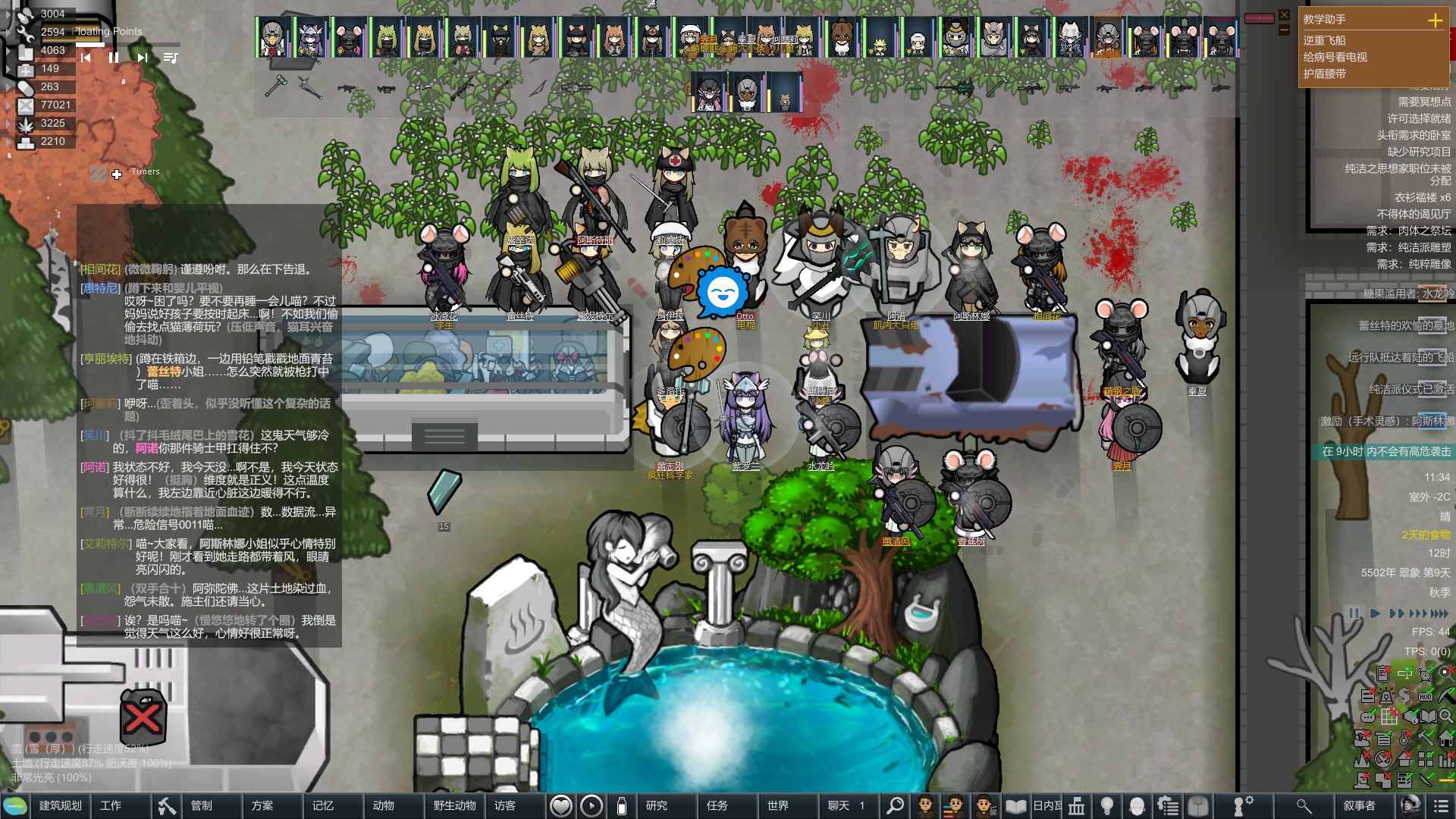Open the 野生动物 (Wildlife) tab

pyautogui.click(x=454, y=805)
